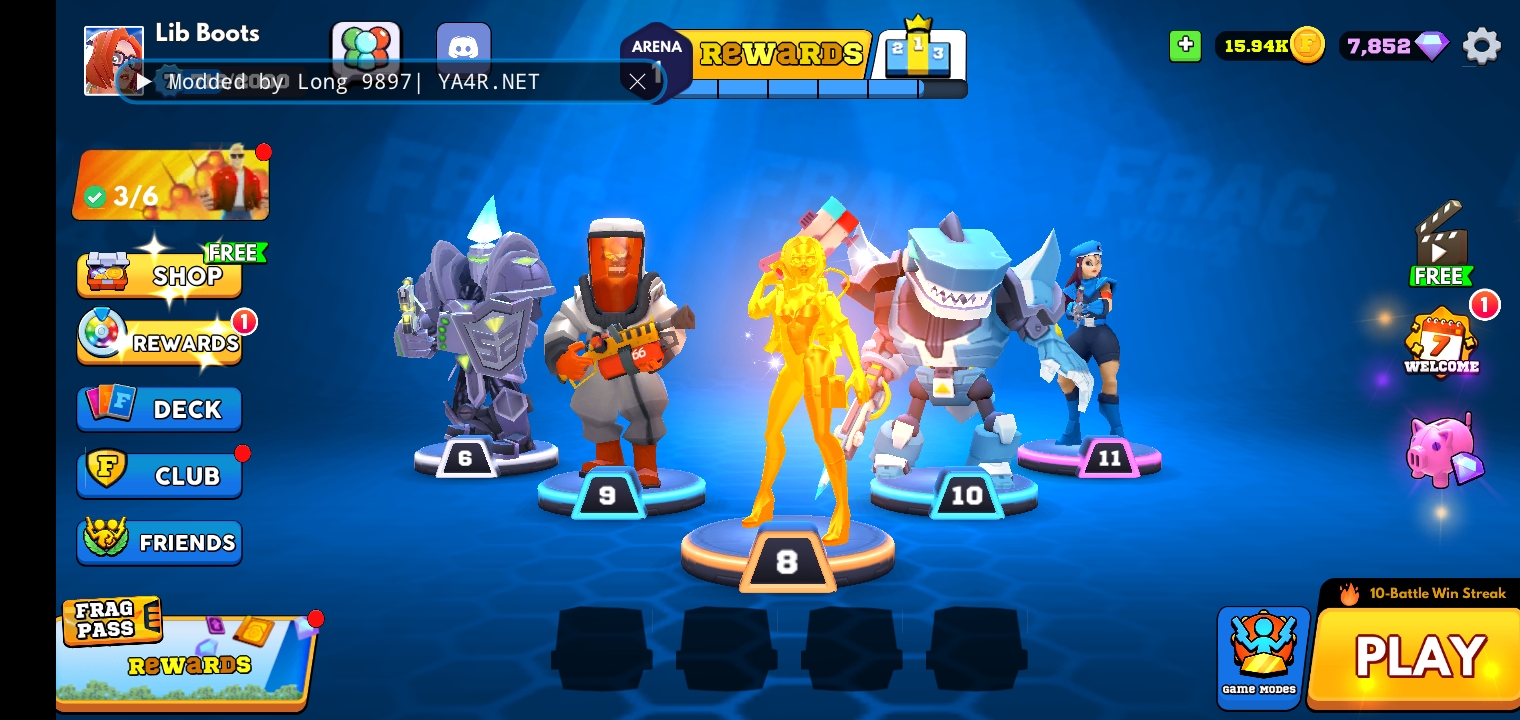Open the Lib Boots player profile avatar

pyautogui.click(x=113, y=61)
